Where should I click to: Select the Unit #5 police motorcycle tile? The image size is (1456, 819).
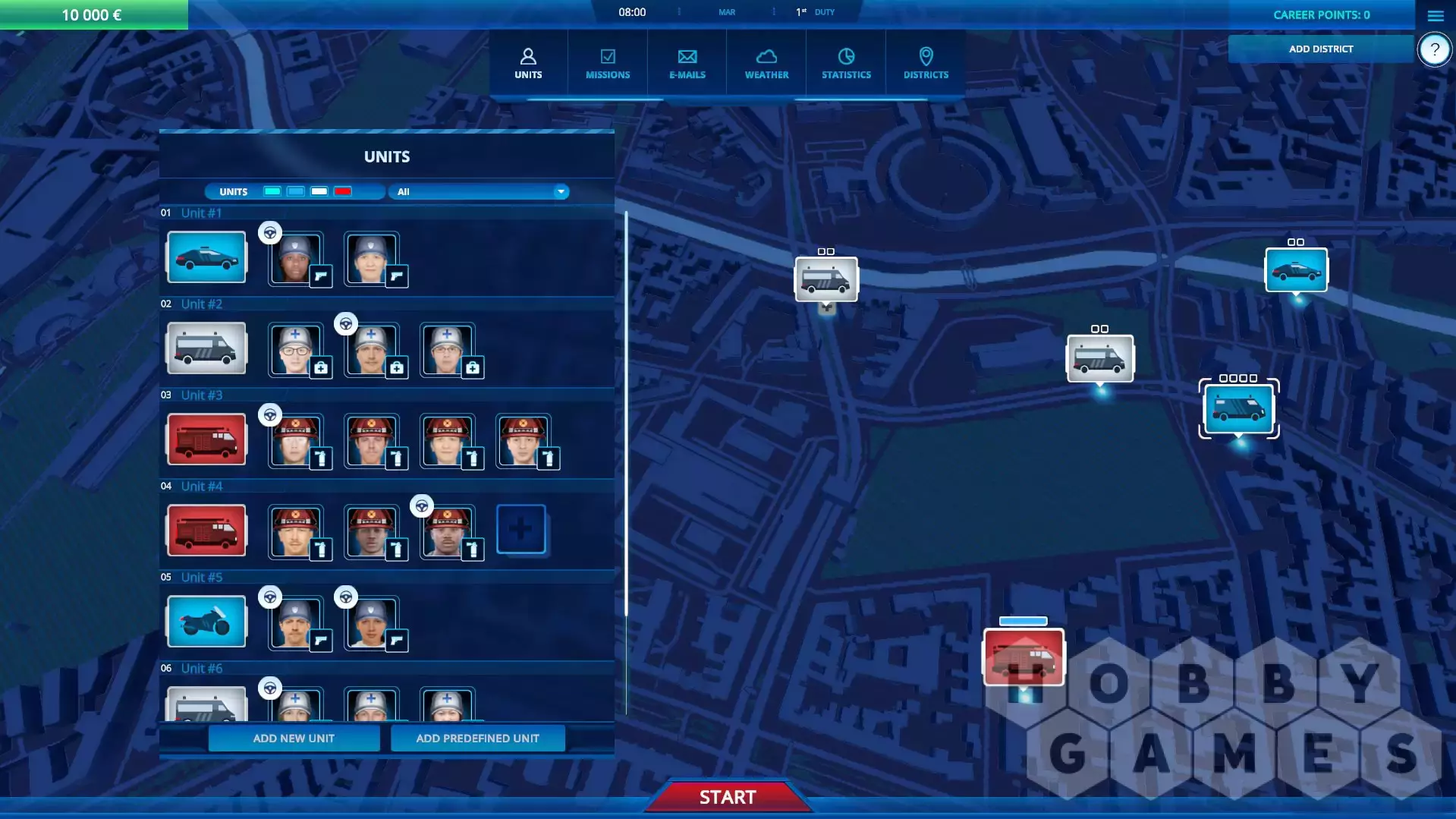point(206,622)
